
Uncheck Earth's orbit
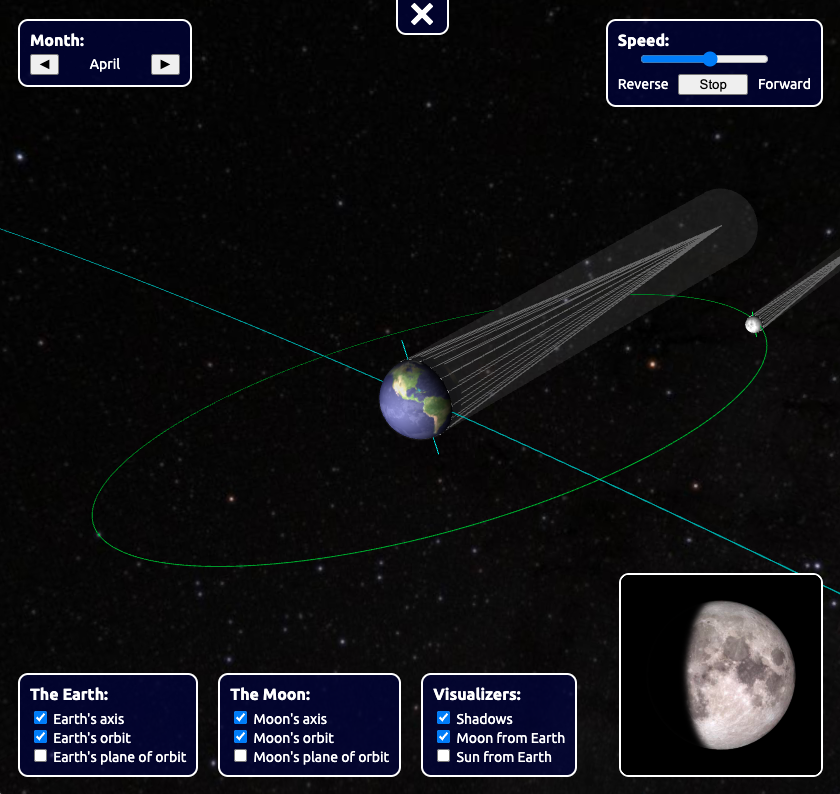coord(41,737)
